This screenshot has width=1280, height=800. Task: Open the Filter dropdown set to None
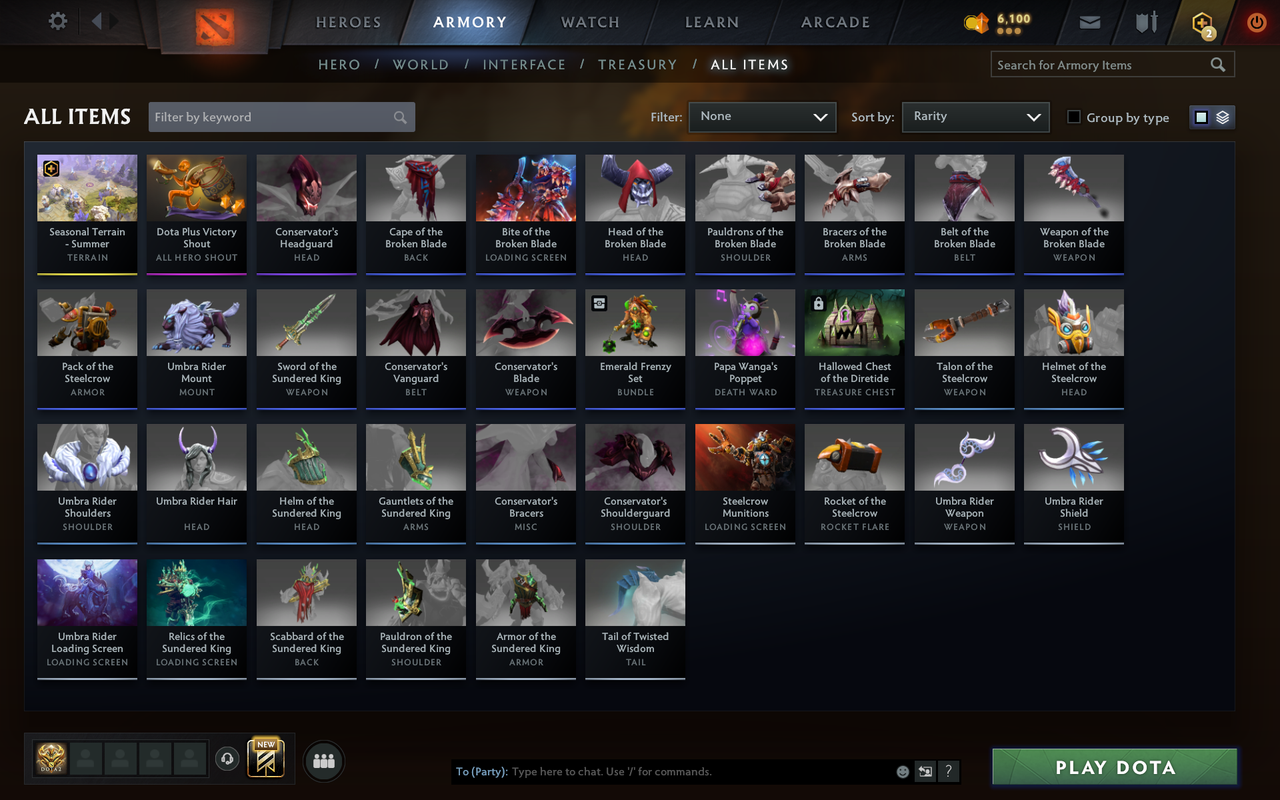coord(762,117)
